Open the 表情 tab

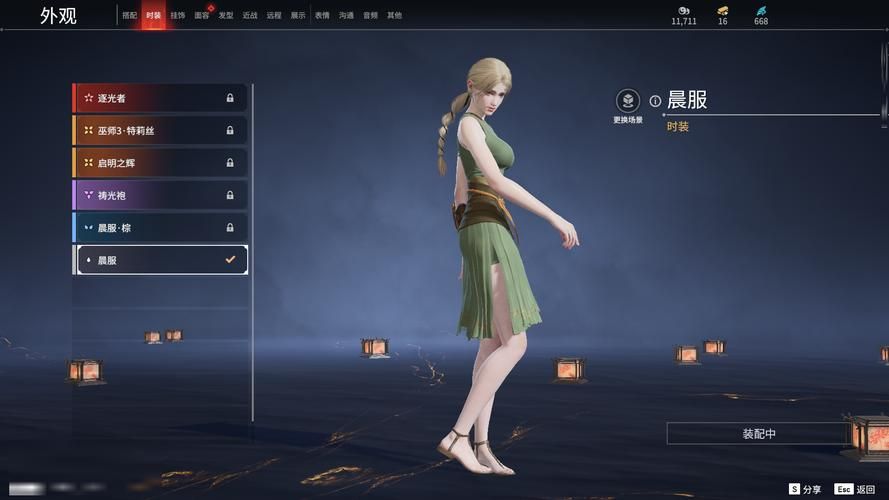click(x=322, y=16)
